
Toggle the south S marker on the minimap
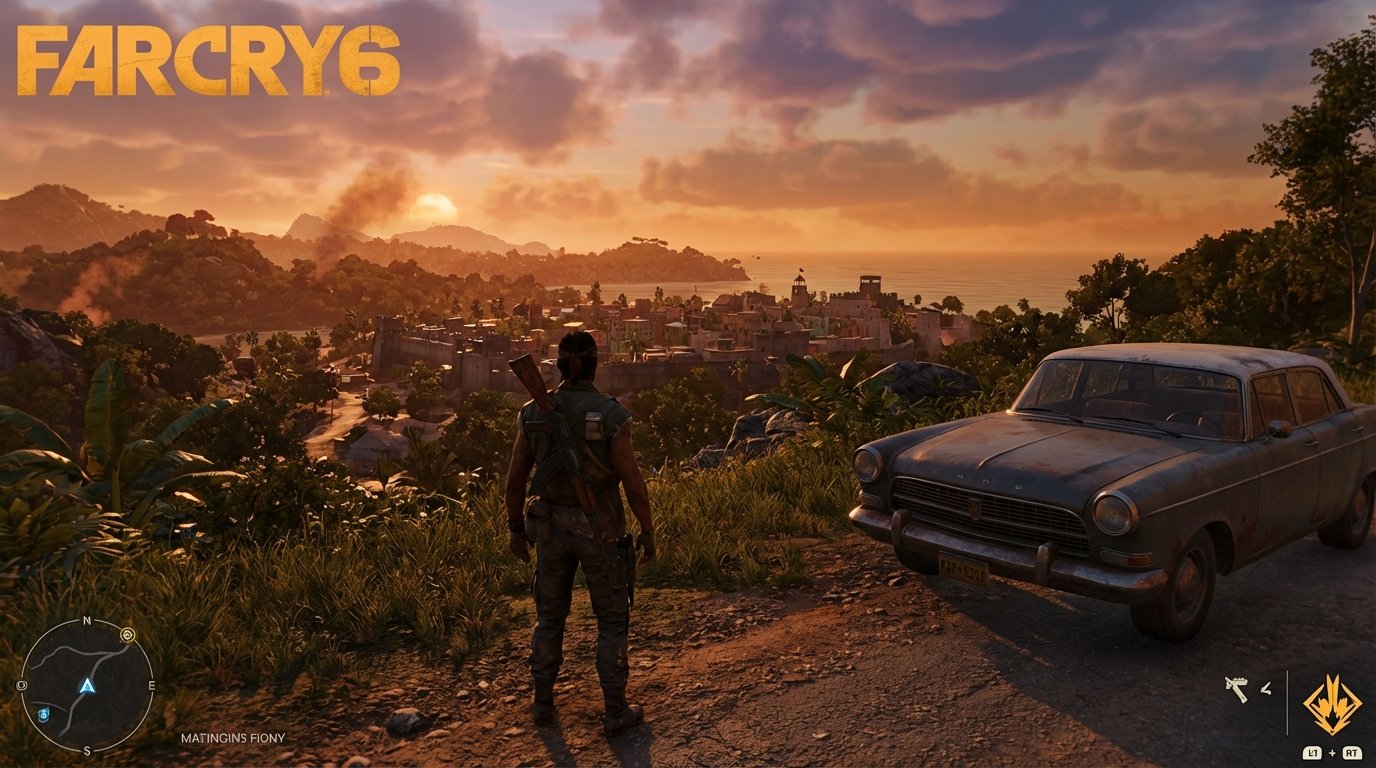pos(87,750)
